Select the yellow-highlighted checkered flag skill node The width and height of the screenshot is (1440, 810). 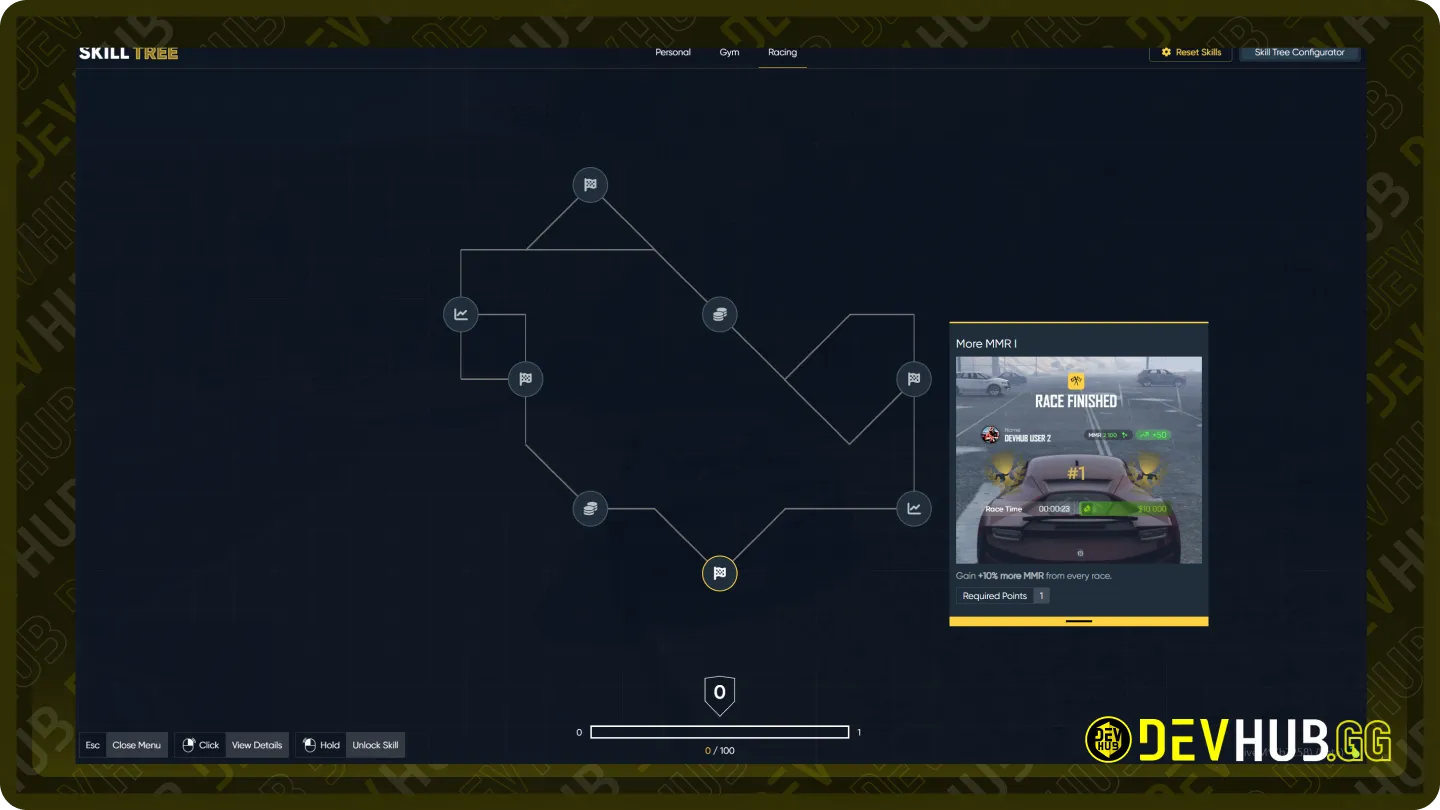tap(719, 574)
